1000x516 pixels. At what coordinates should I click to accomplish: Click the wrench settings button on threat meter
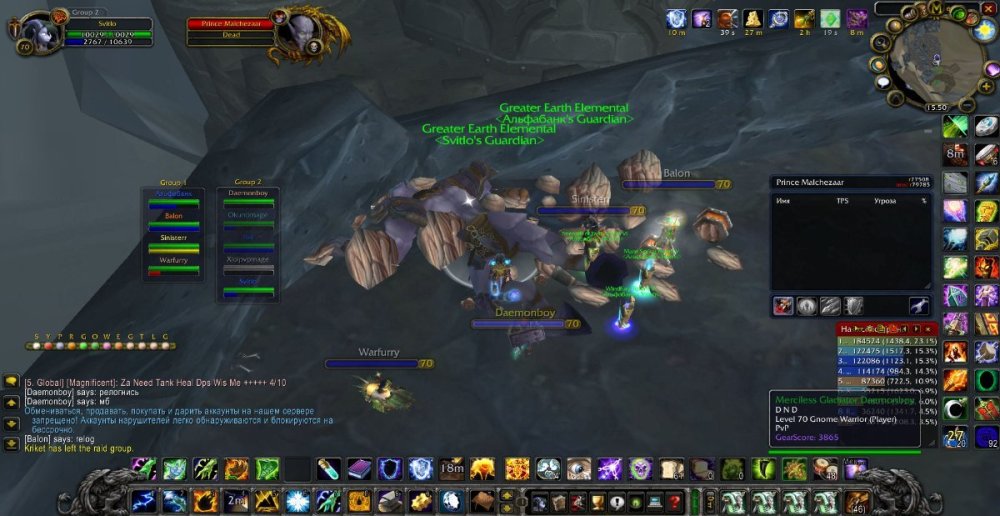pos(918,306)
